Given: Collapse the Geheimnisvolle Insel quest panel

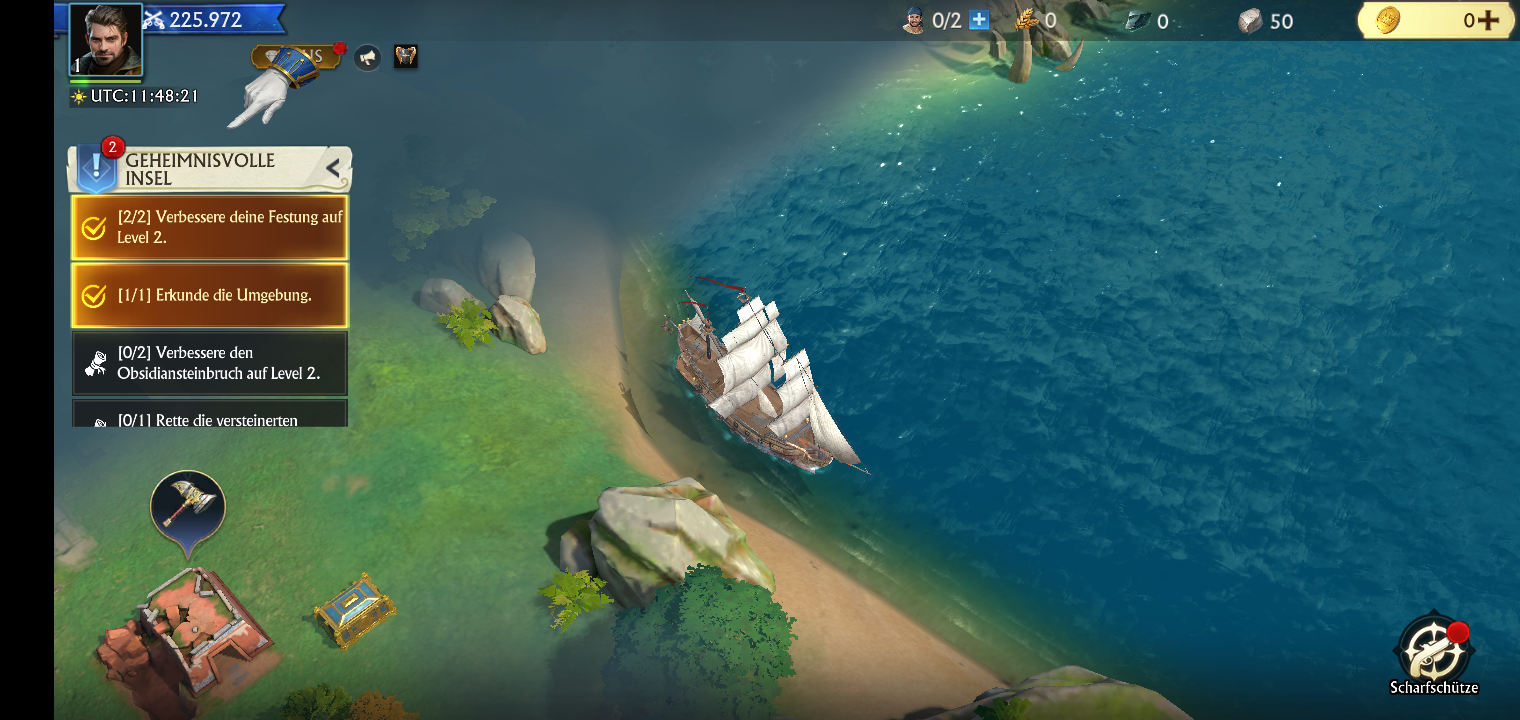Looking at the screenshot, I should coord(334,169).
